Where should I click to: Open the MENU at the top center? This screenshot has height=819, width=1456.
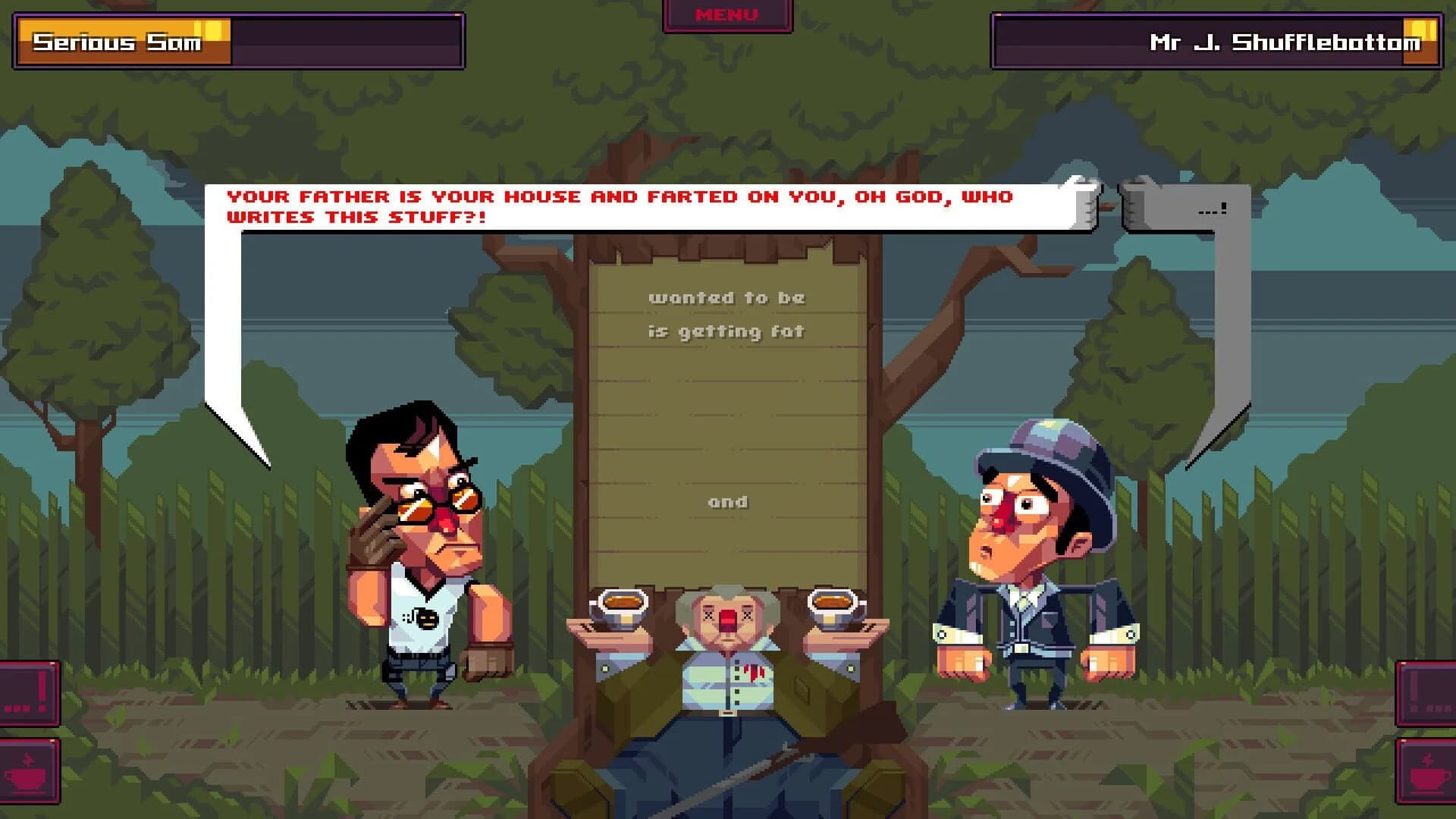tap(726, 14)
